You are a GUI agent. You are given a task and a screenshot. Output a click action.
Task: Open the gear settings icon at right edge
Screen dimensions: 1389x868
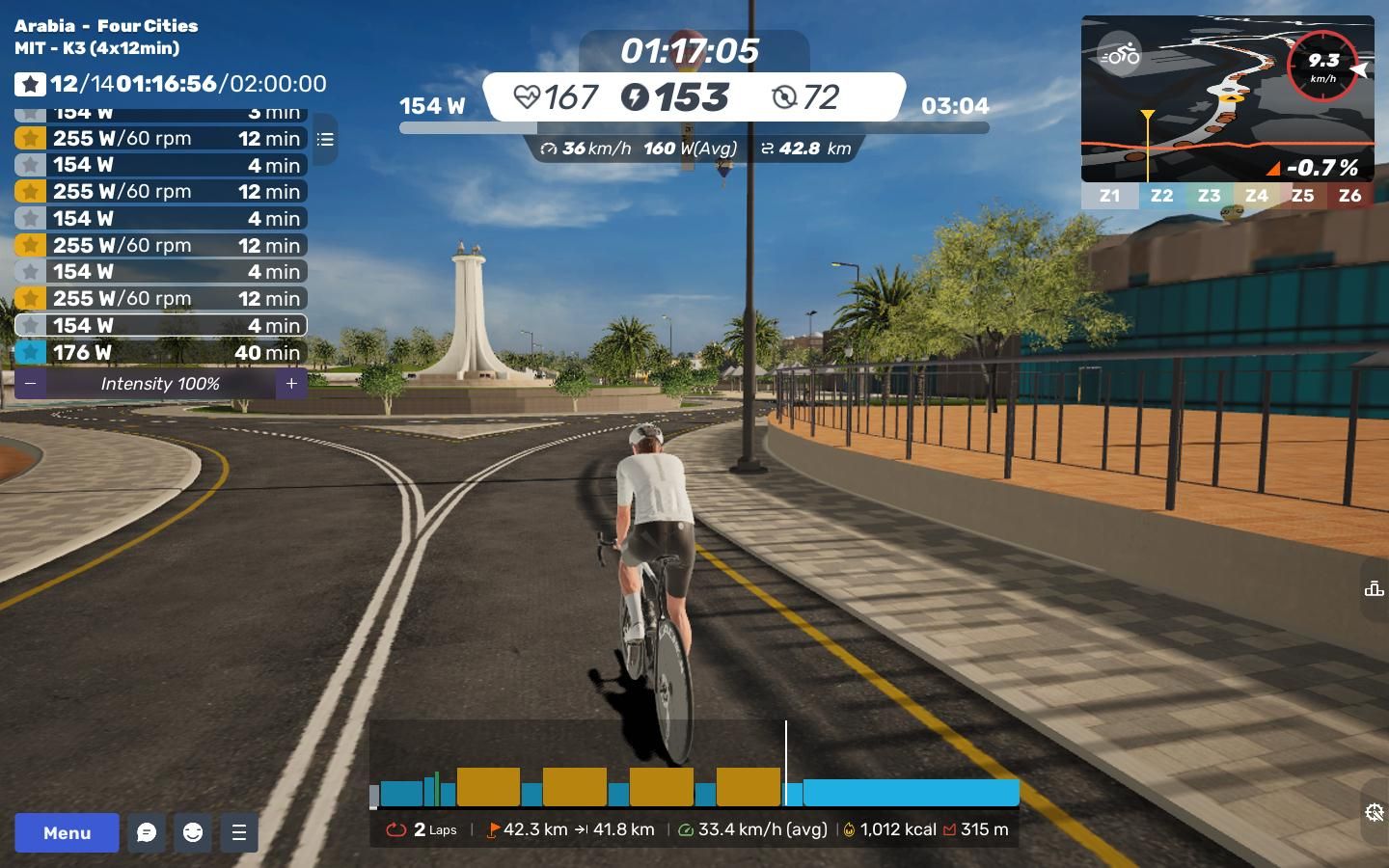click(x=1375, y=813)
